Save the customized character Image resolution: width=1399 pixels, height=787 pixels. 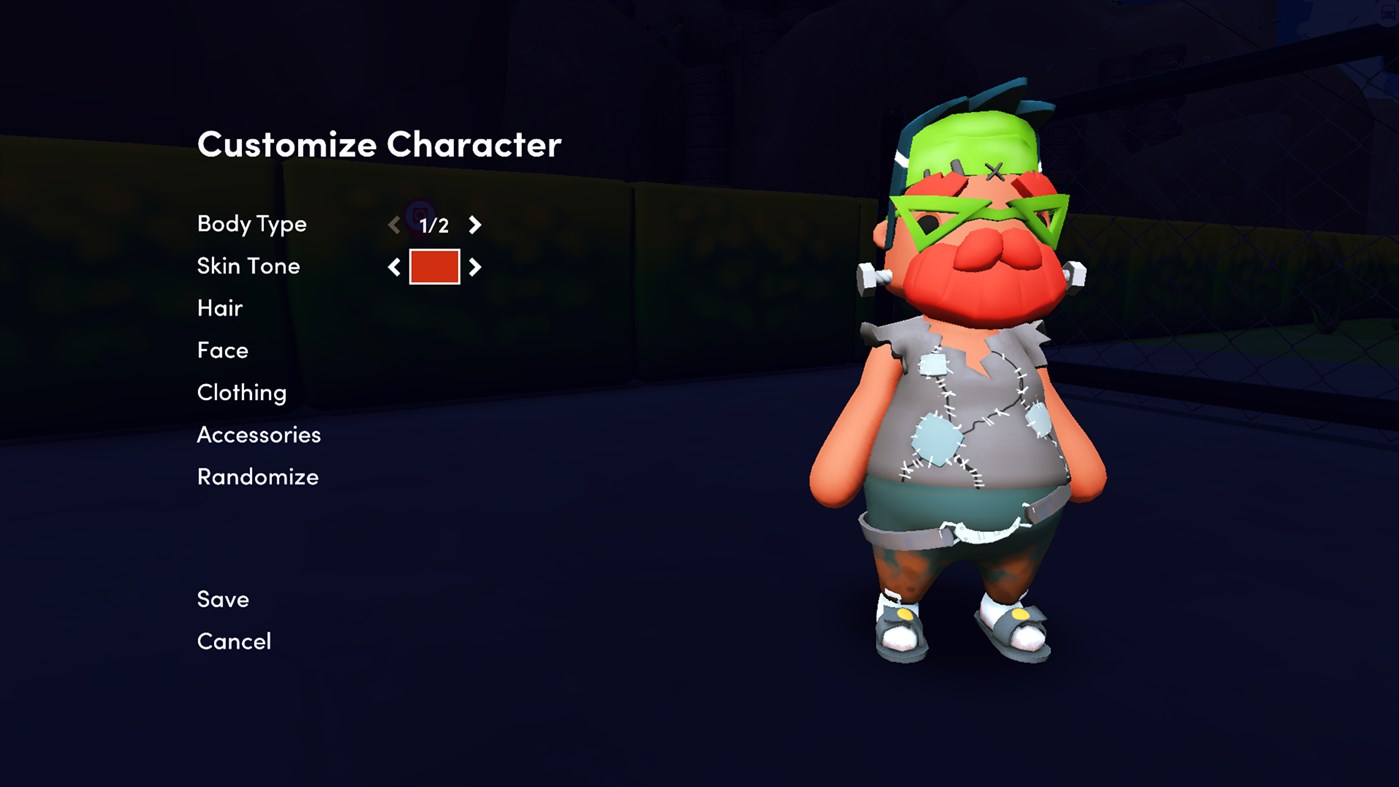coord(222,598)
